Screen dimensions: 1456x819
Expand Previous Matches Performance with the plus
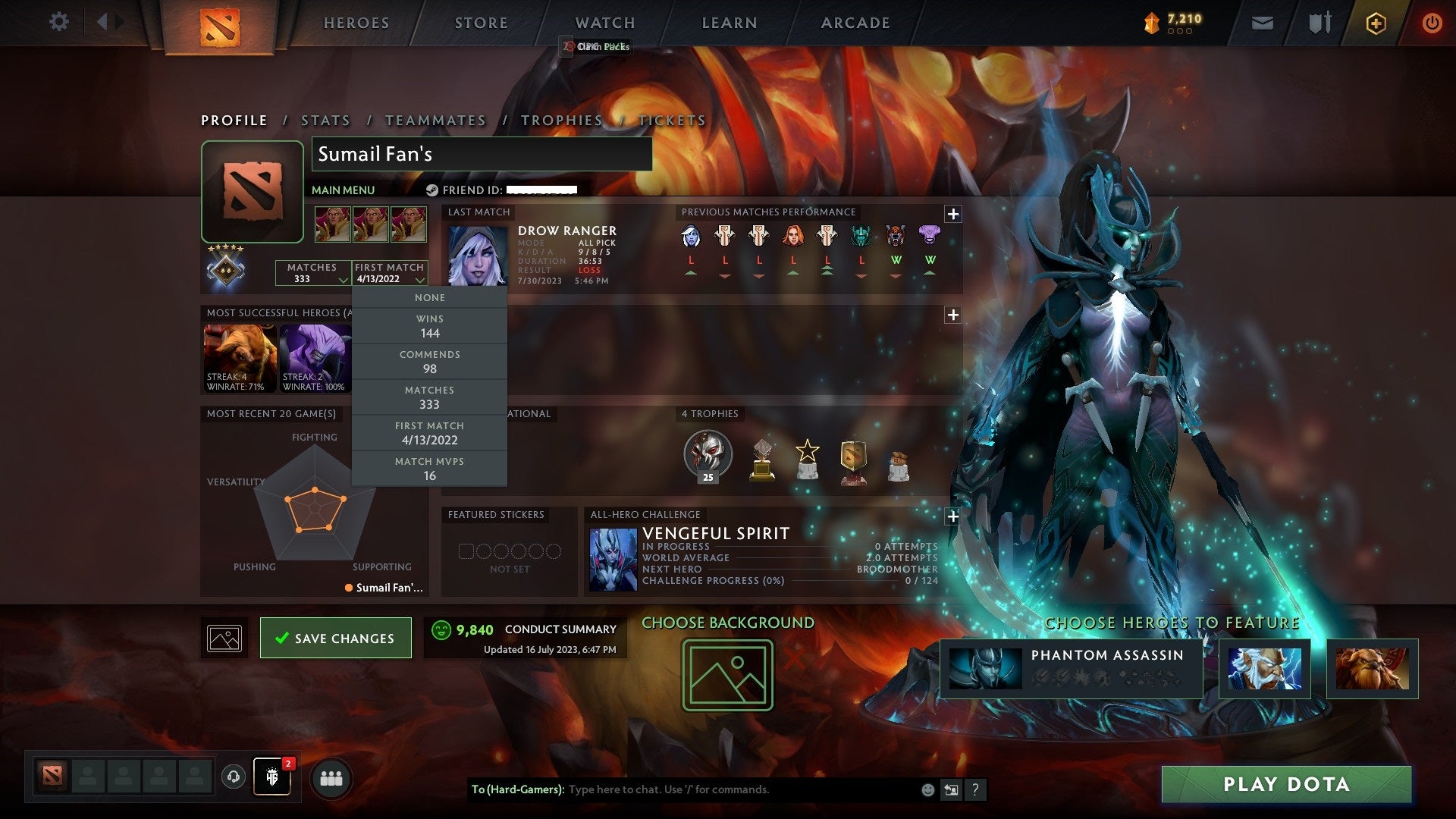952,213
